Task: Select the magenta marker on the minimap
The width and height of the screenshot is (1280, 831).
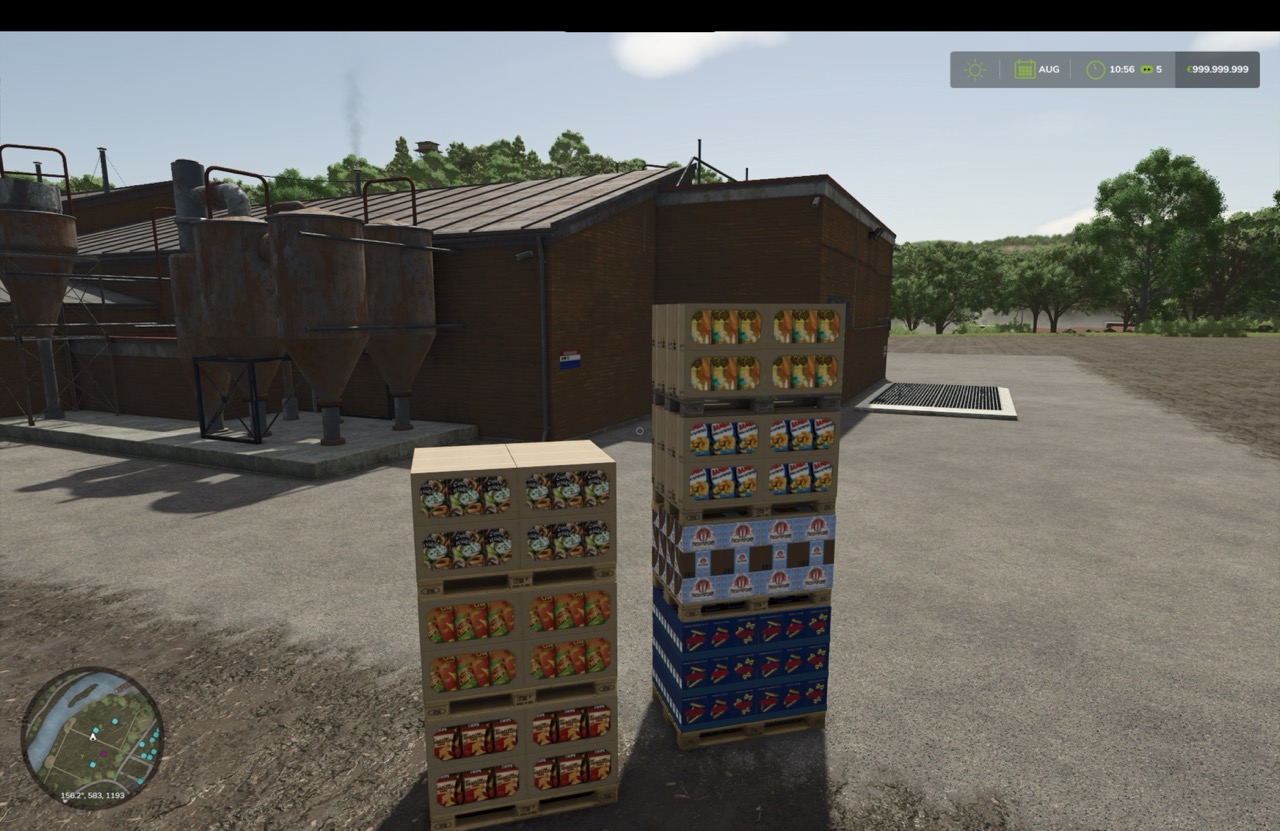Action: [x=103, y=753]
